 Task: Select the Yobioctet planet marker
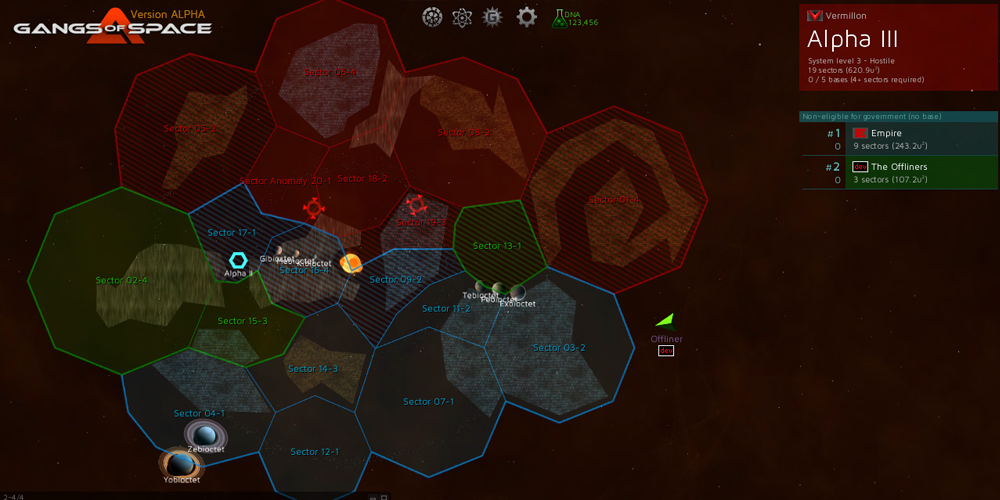(181, 464)
